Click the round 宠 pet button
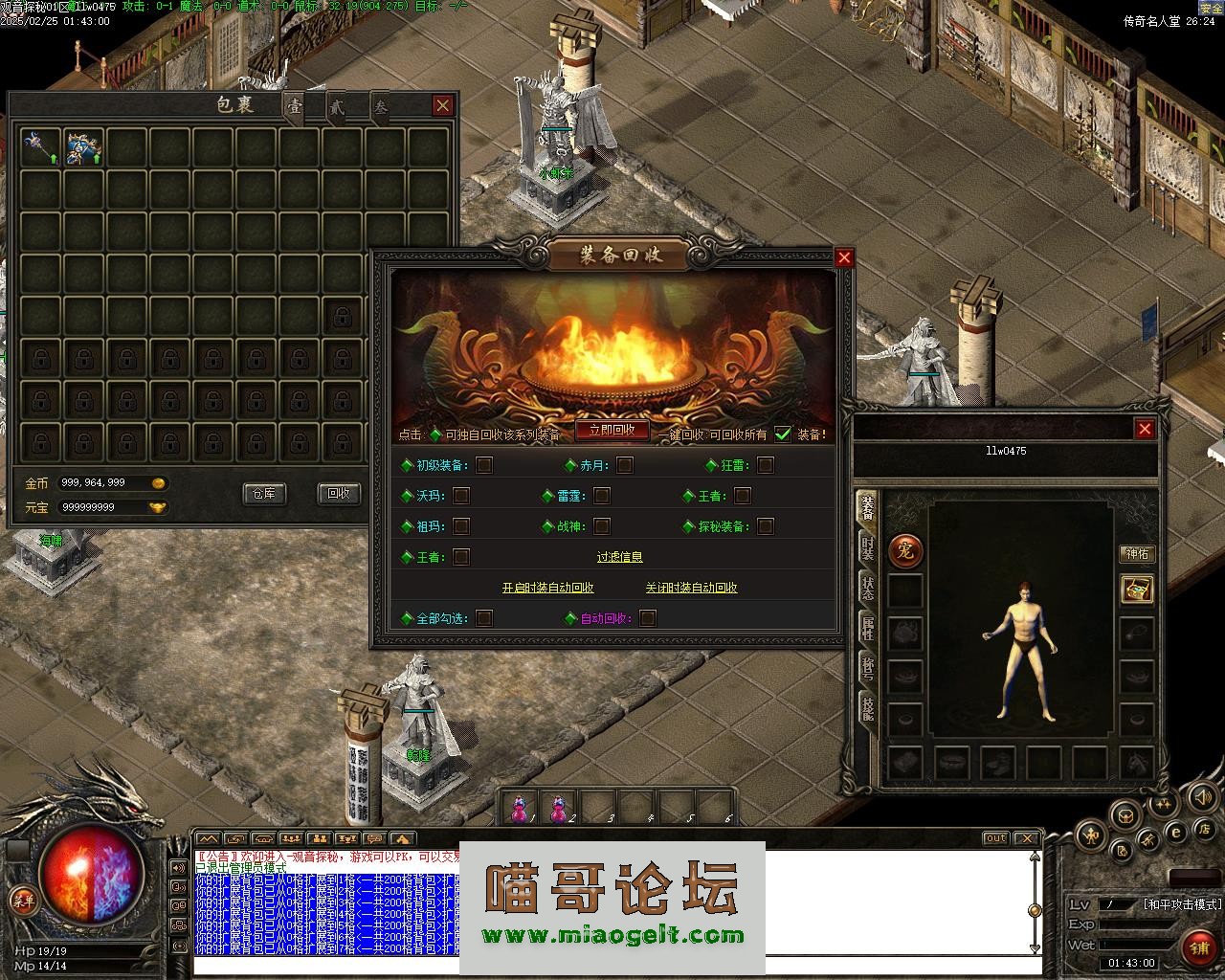1225x980 pixels. click(x=905, y=550)
